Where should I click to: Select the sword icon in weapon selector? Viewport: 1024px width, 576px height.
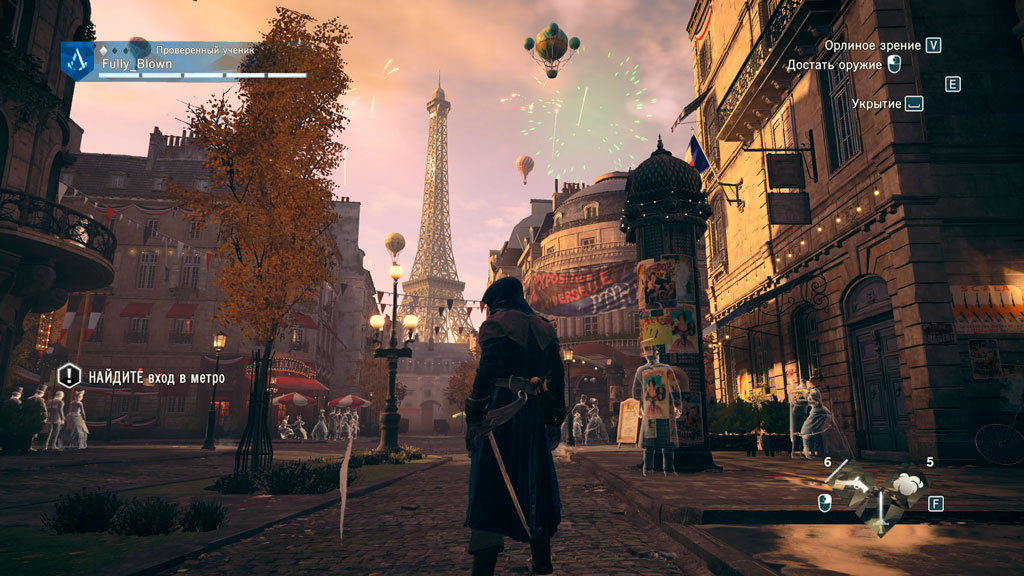pos(881,518)
